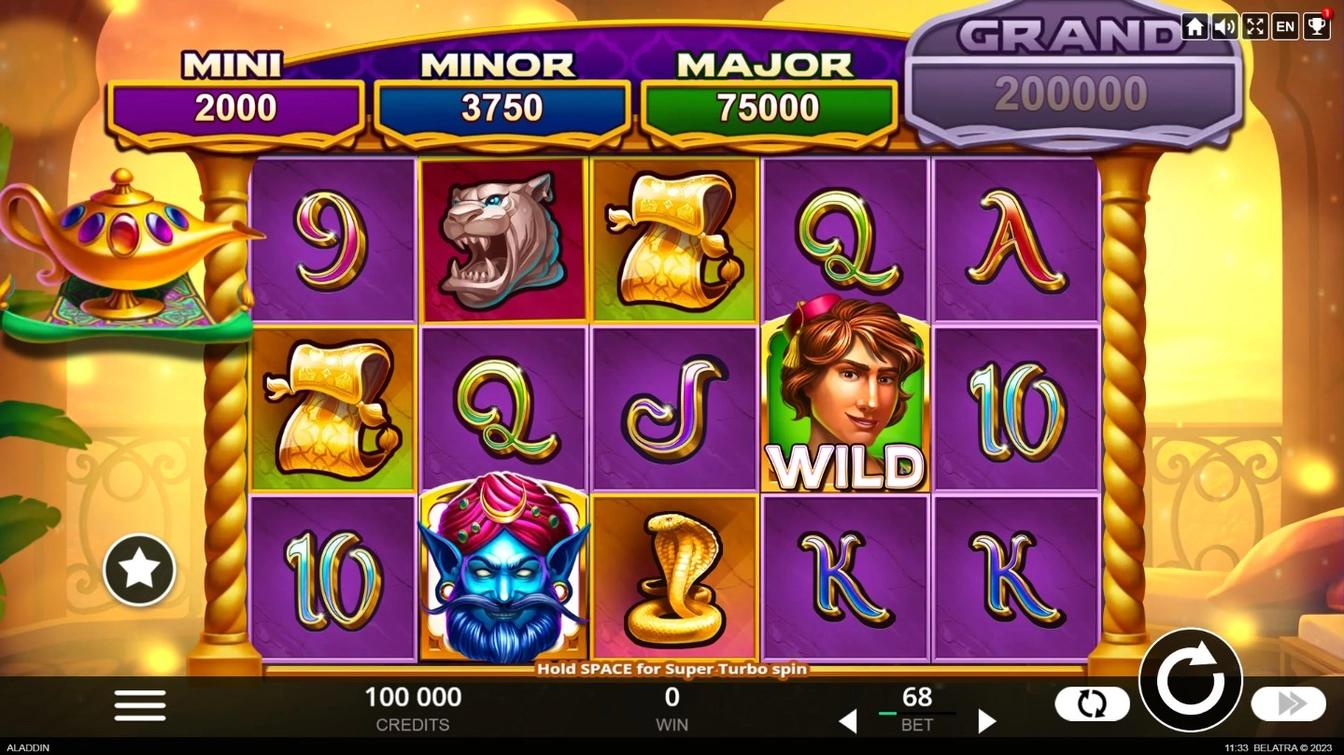Change language using the EN button
This screenshot has width=1344, height=755.
1286,27
